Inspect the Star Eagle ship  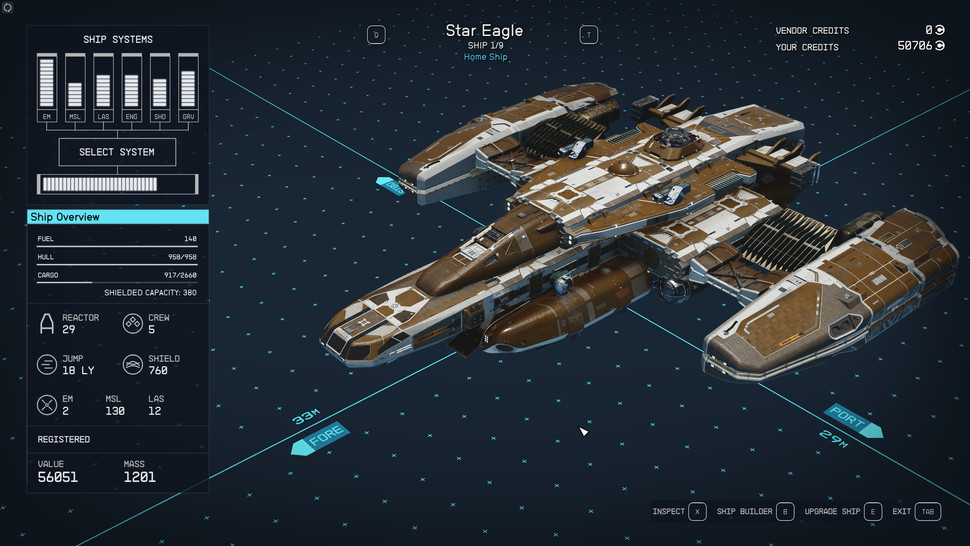coord(679,512)
